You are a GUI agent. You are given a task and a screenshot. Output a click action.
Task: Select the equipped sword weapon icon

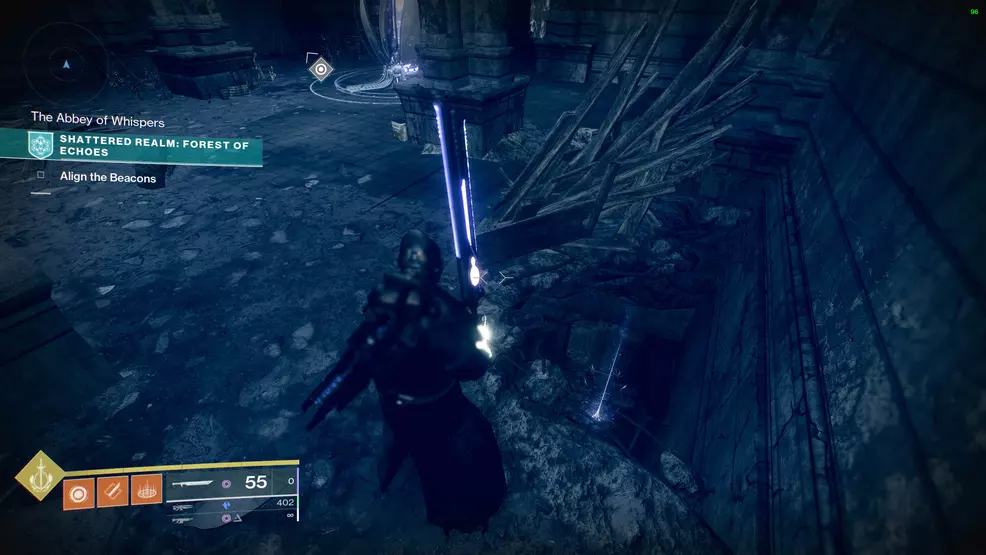[192, 483]
